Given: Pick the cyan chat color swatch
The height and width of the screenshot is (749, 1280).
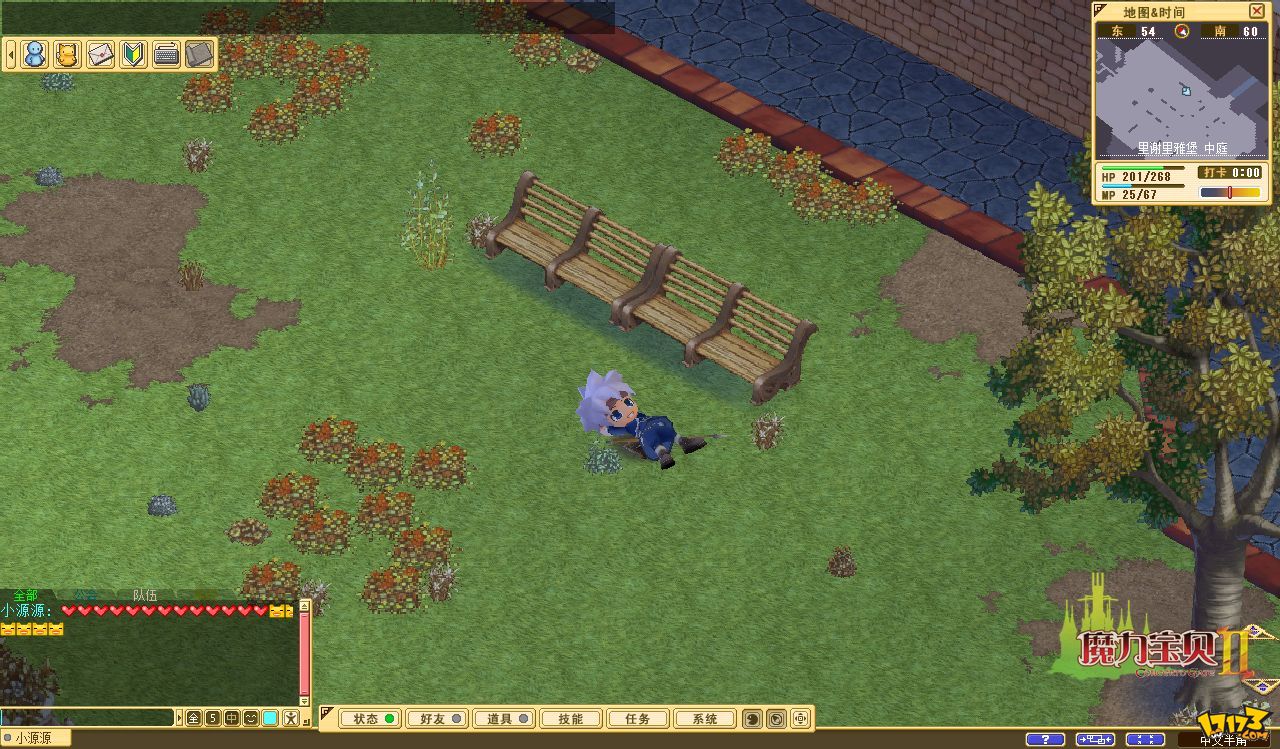Looking at the screenshot, I should 270,718.
